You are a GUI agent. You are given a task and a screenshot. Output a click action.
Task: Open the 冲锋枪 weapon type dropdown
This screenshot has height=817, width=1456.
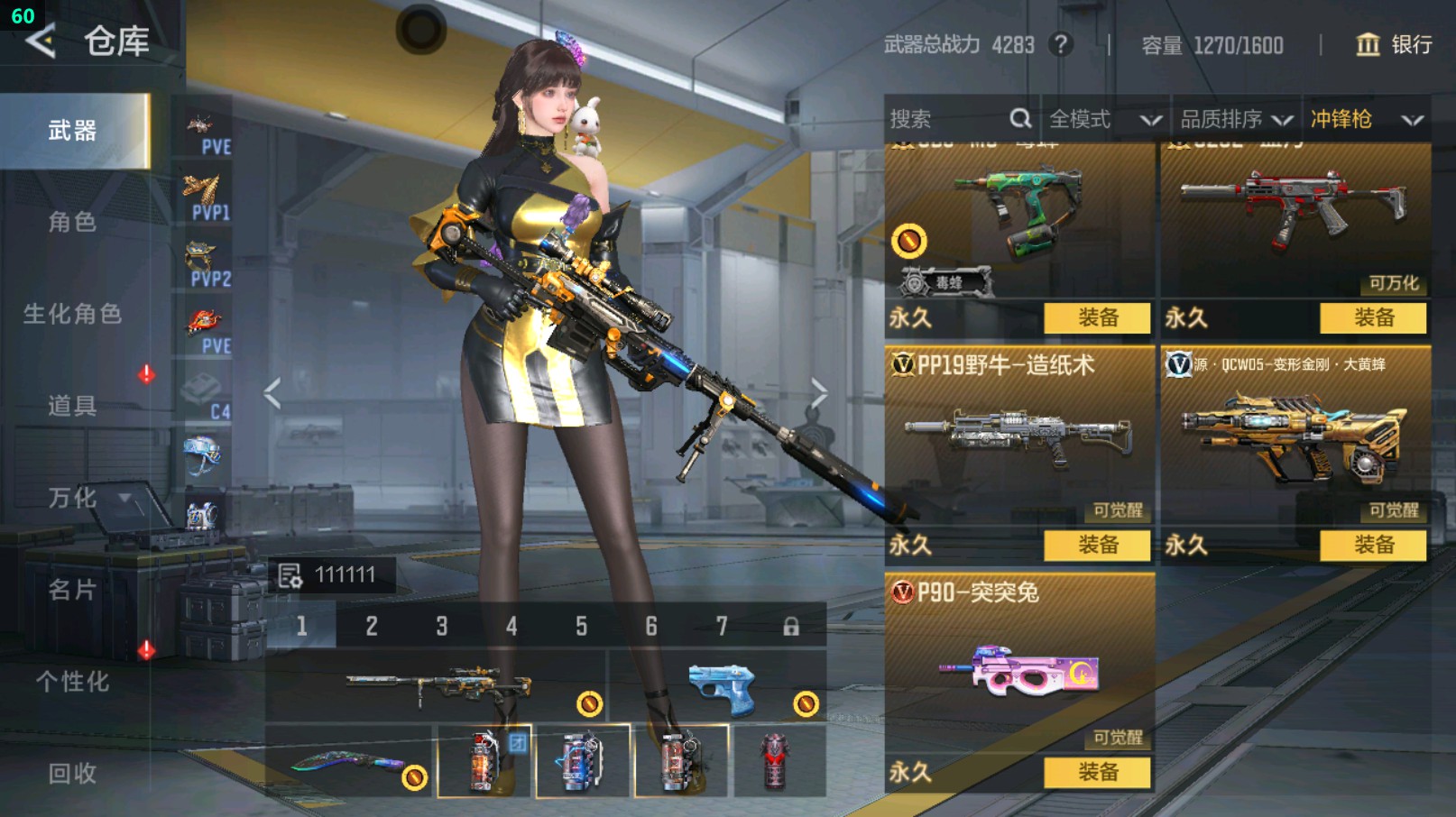(x=1366, y=119)
